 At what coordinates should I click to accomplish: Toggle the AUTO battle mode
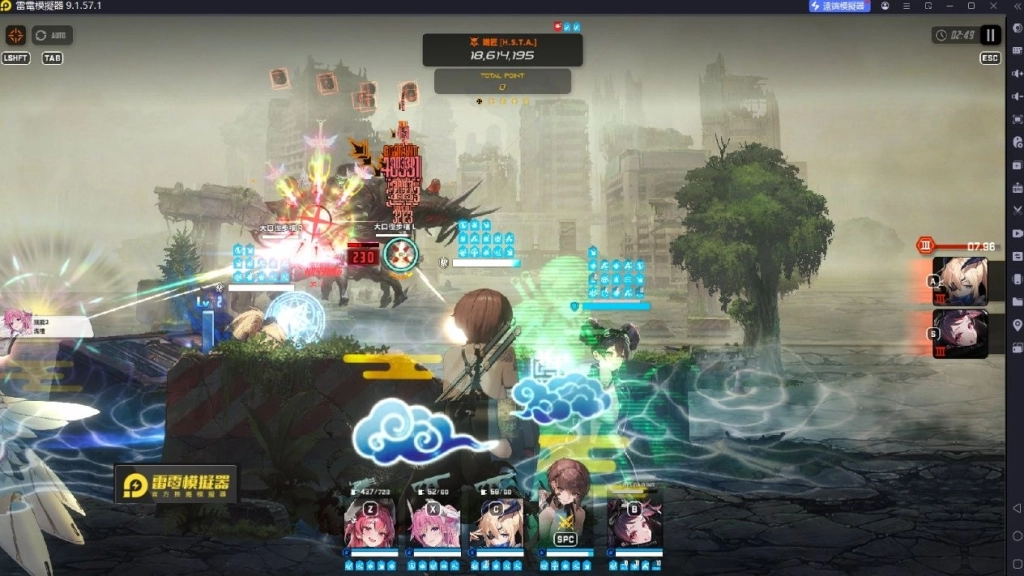(x=52, y=35)
